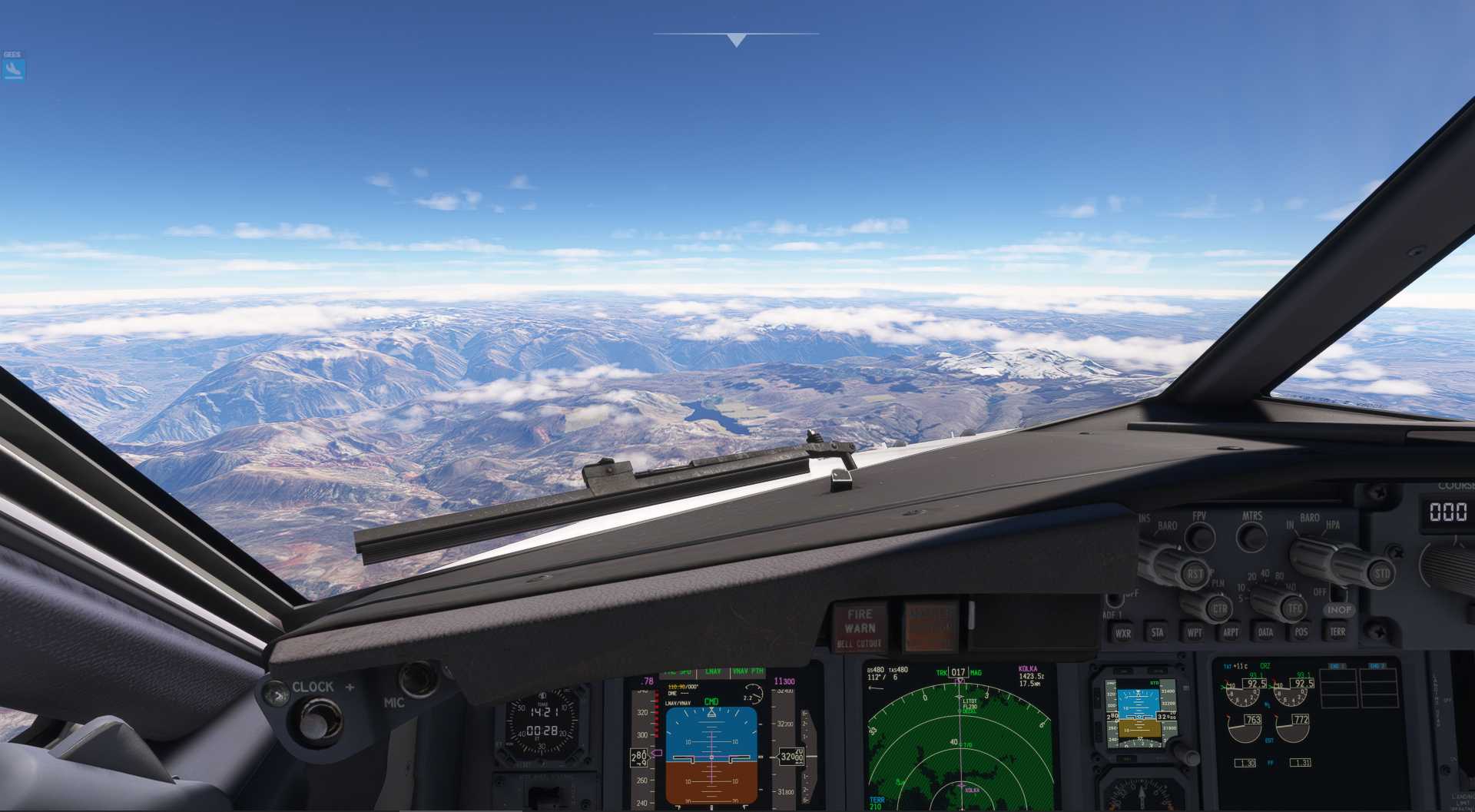The height and width of the screenshot is (812, 1475).
Task: Push the MTRS meters button
Action: (1251, 535)
